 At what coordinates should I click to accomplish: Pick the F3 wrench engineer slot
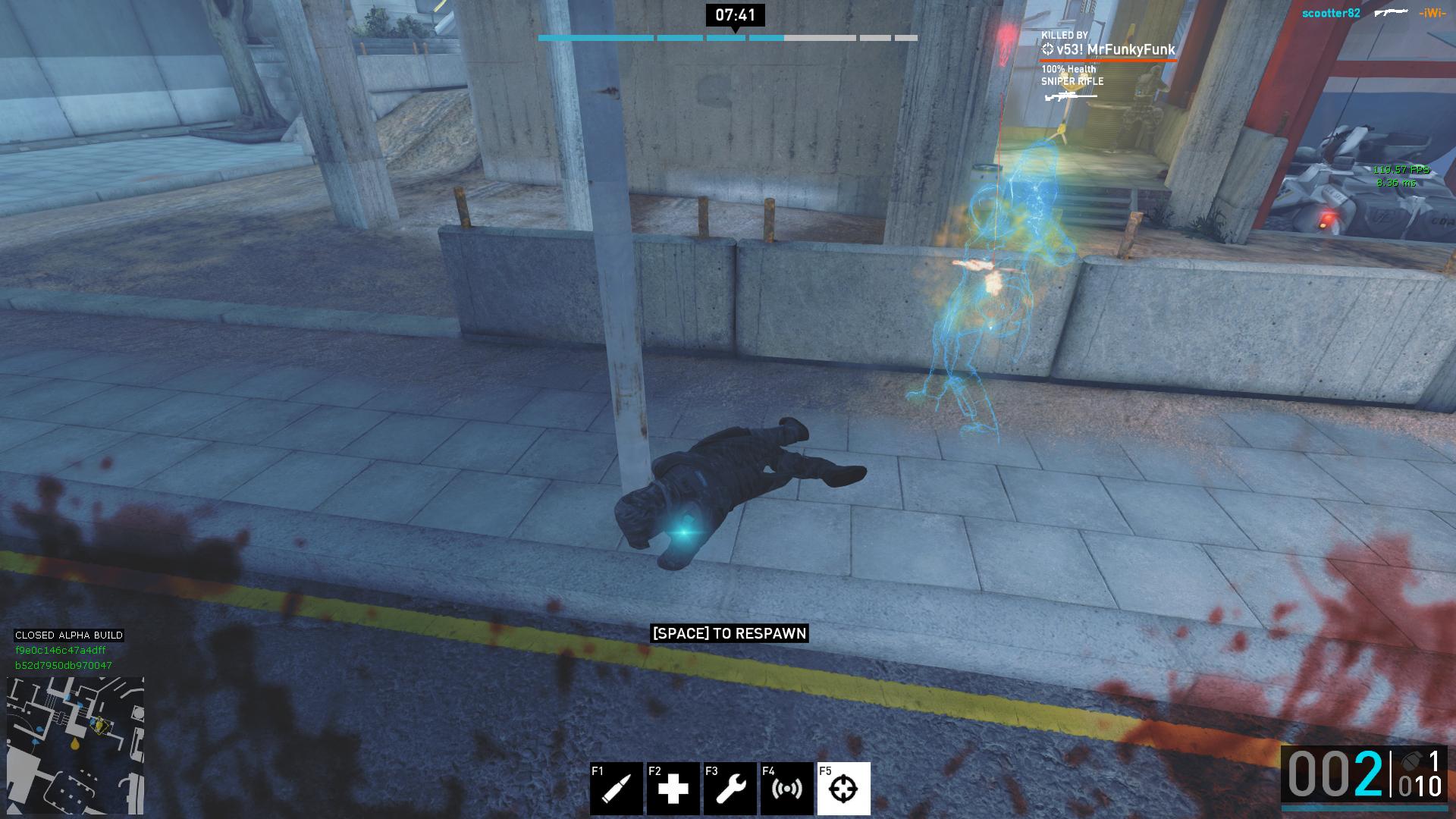[x=730, y=789]
